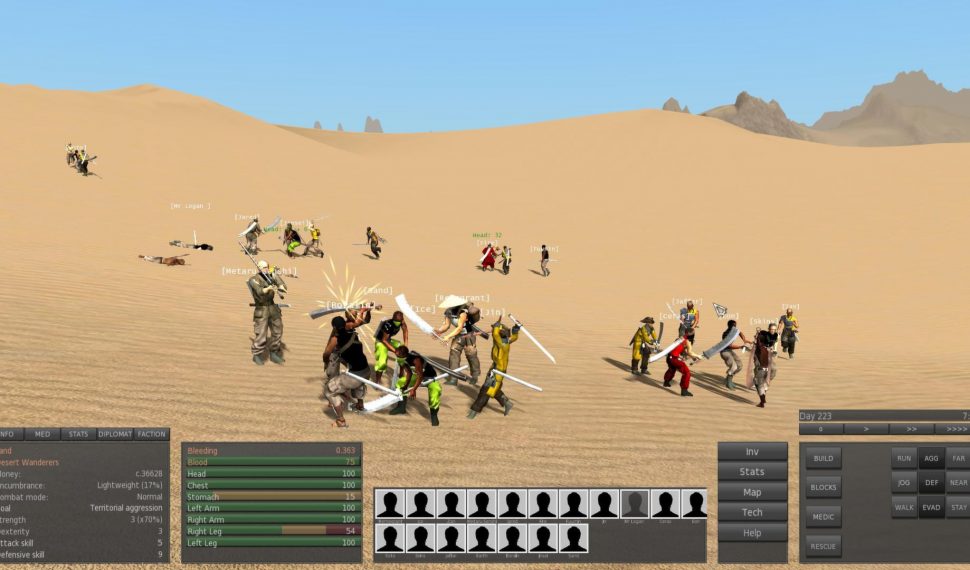Select the greyed-out Mr Logan squad portrait

[634, 504]
